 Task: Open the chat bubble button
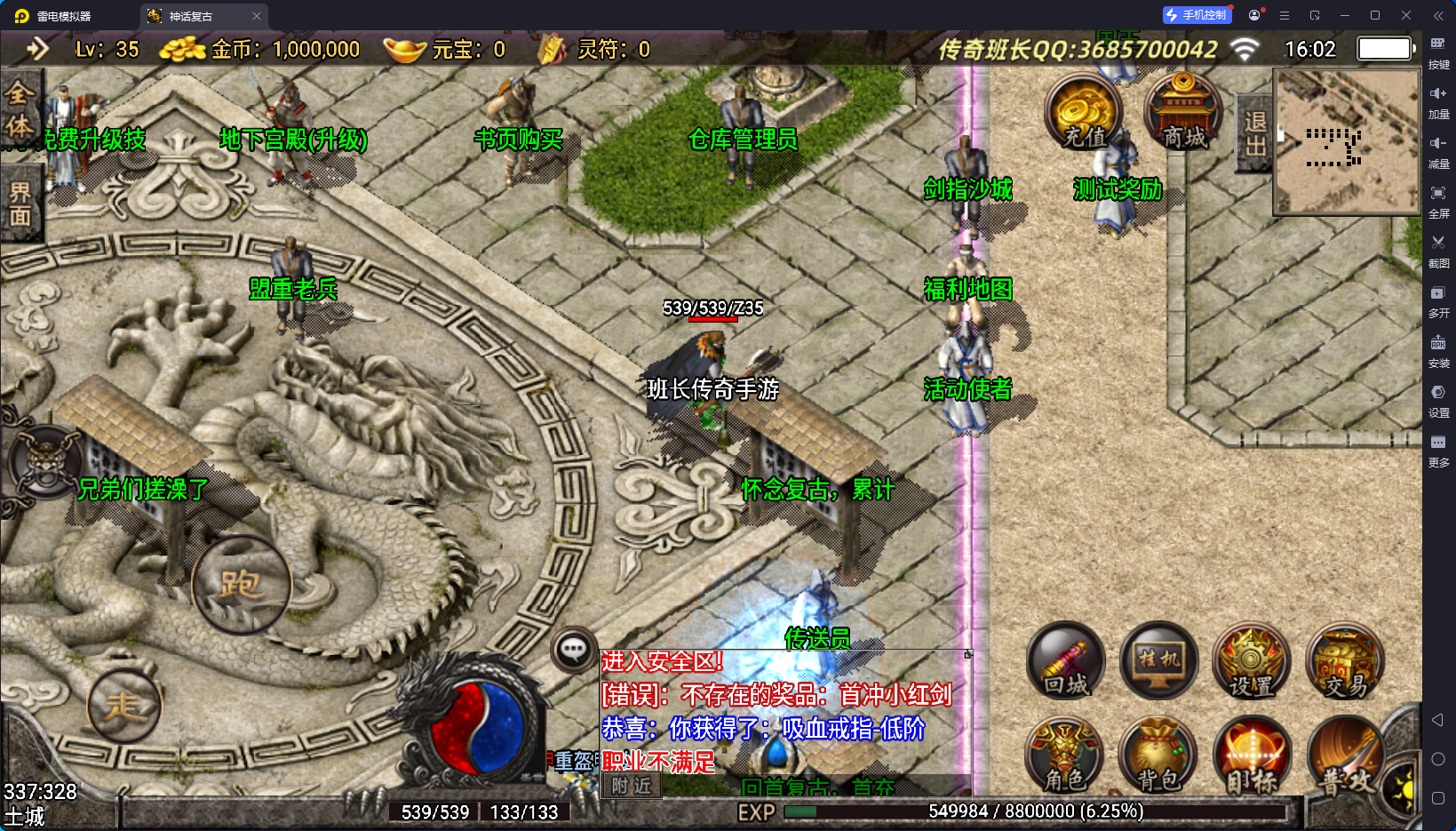click(573, 650)
